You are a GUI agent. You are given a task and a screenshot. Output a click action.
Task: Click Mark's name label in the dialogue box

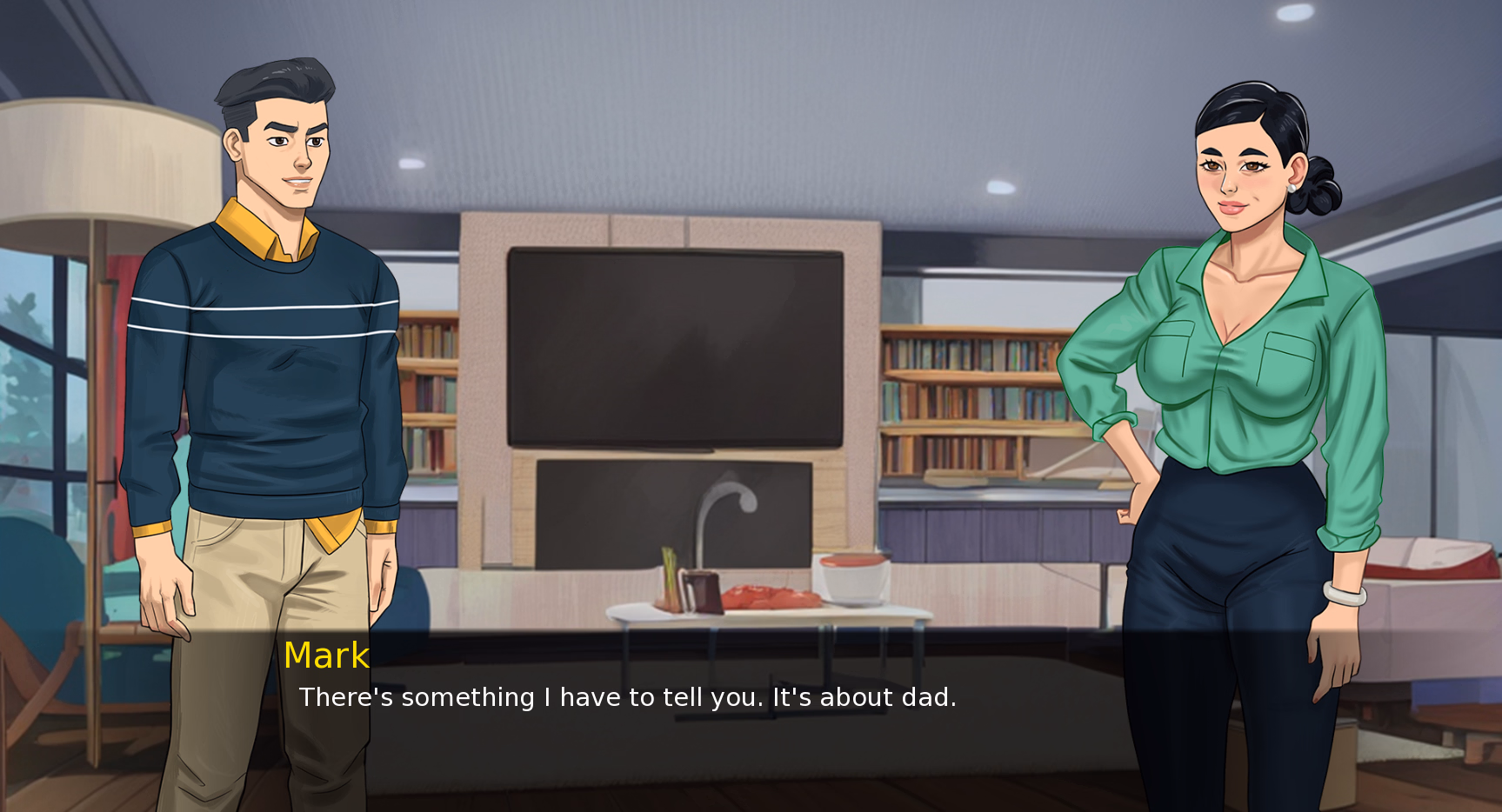pos(326,656)
